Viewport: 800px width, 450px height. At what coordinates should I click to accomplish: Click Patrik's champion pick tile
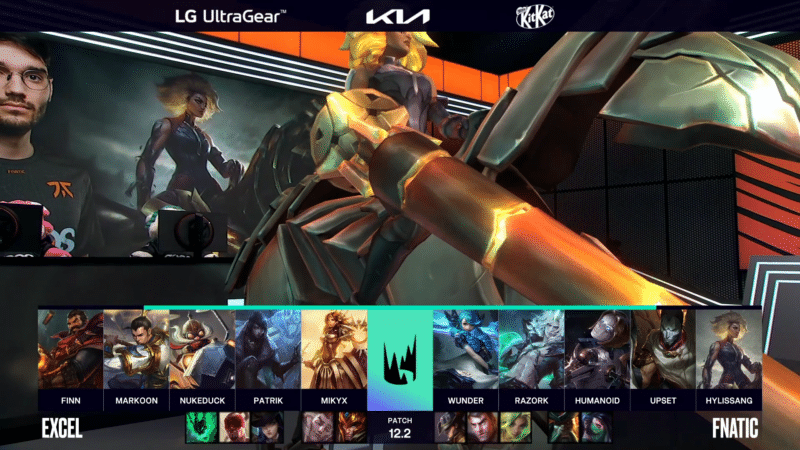pyautogui.click(x=268, y=350)
